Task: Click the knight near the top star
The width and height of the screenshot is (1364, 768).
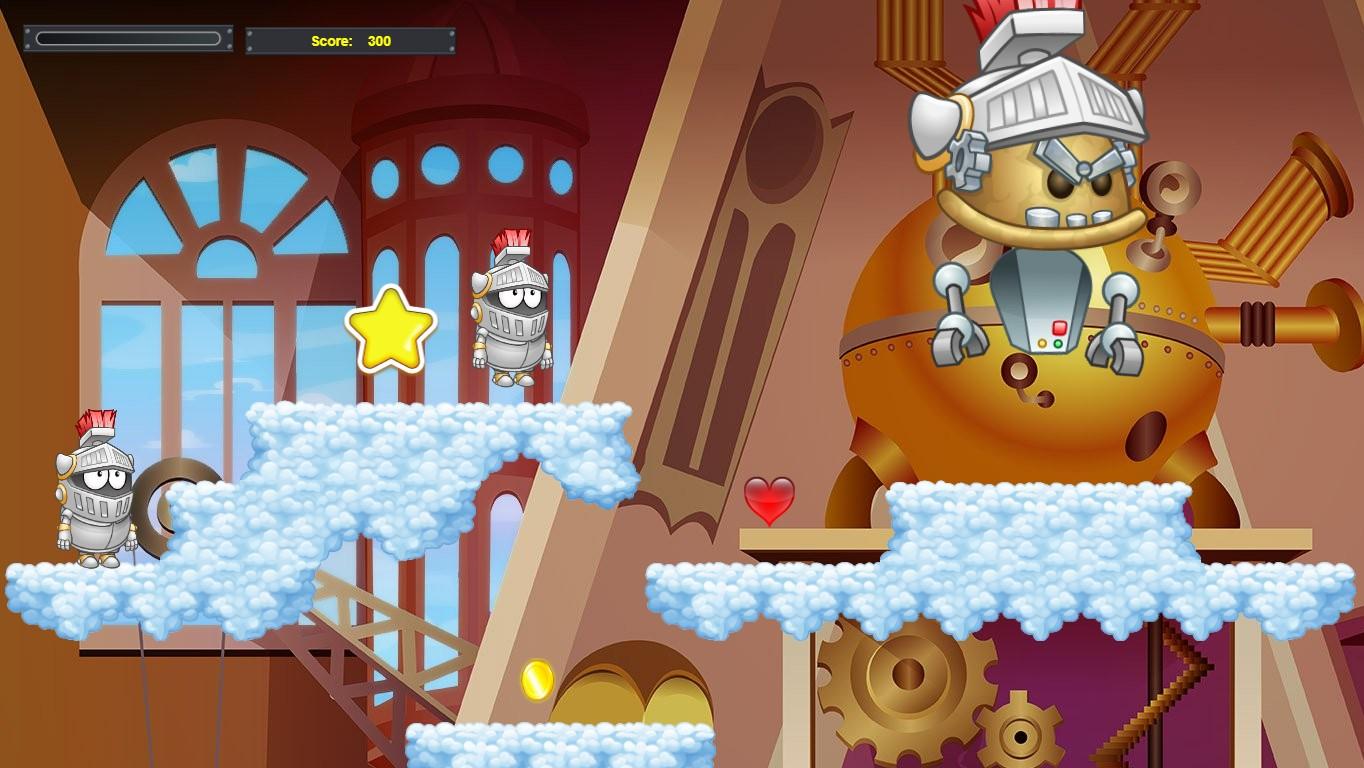Action: pos(510,310)
